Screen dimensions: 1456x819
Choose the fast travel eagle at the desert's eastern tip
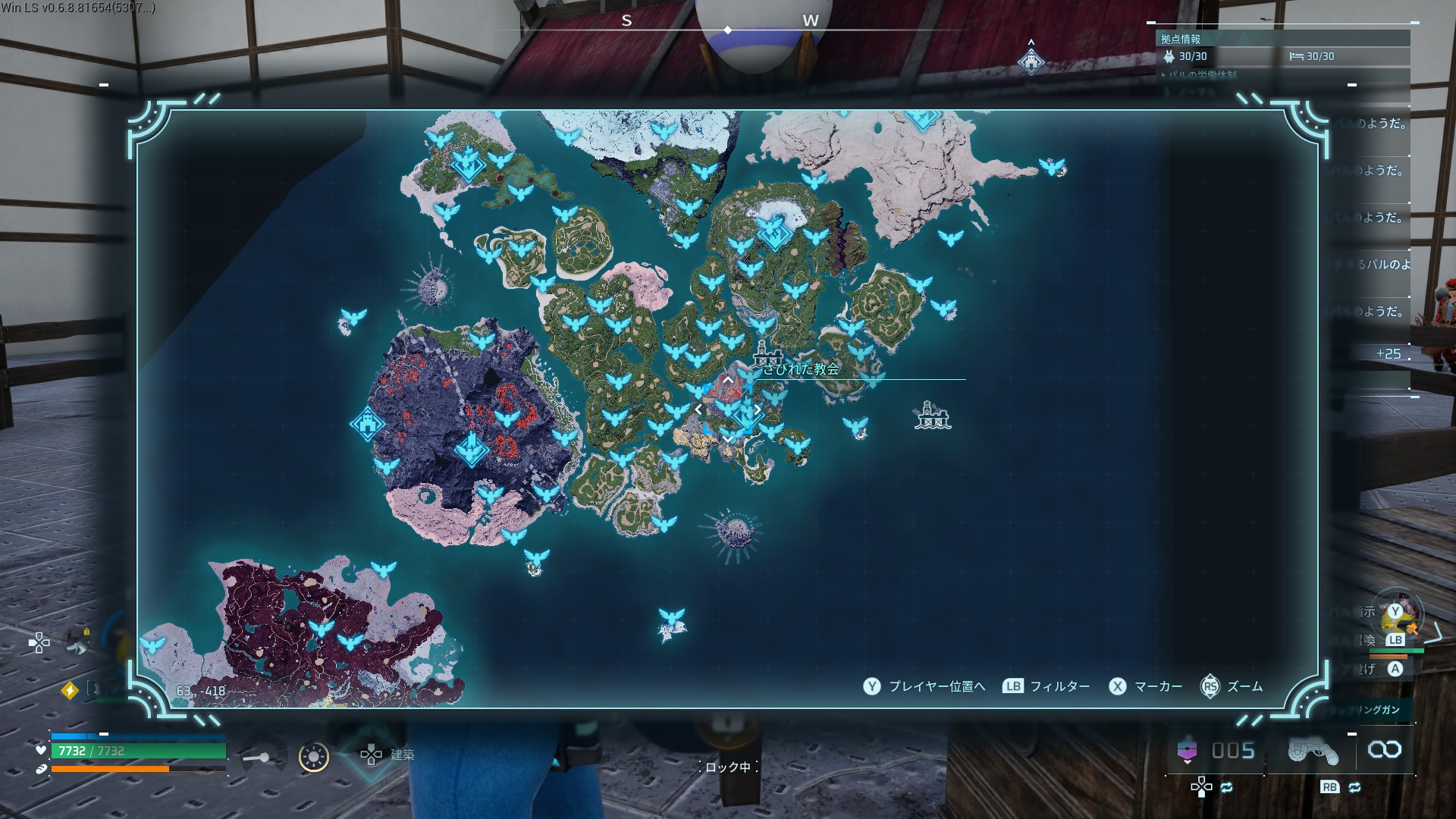tap(1051, 166)
